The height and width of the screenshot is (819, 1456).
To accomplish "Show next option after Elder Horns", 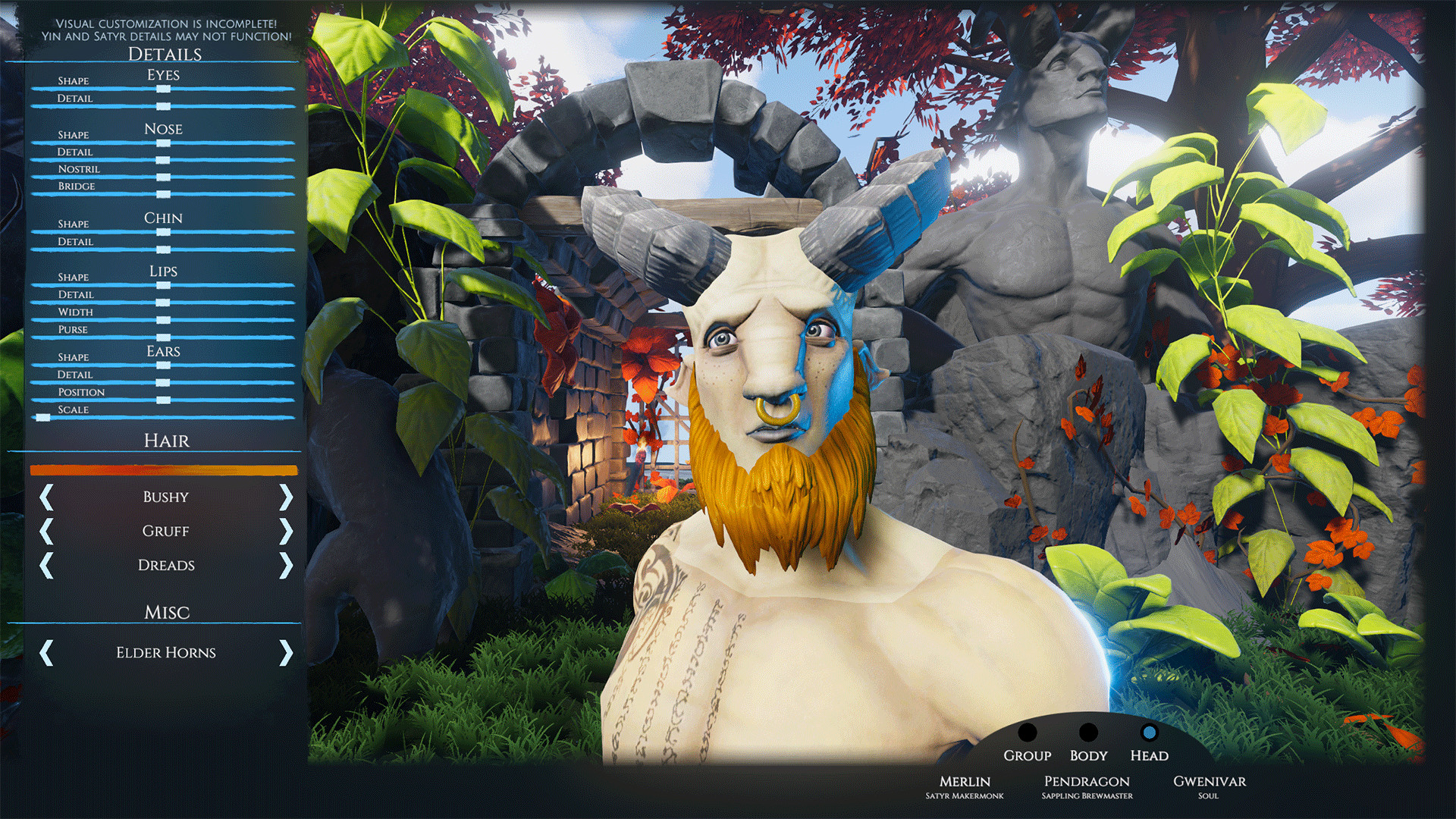I will tap(286, 652).
